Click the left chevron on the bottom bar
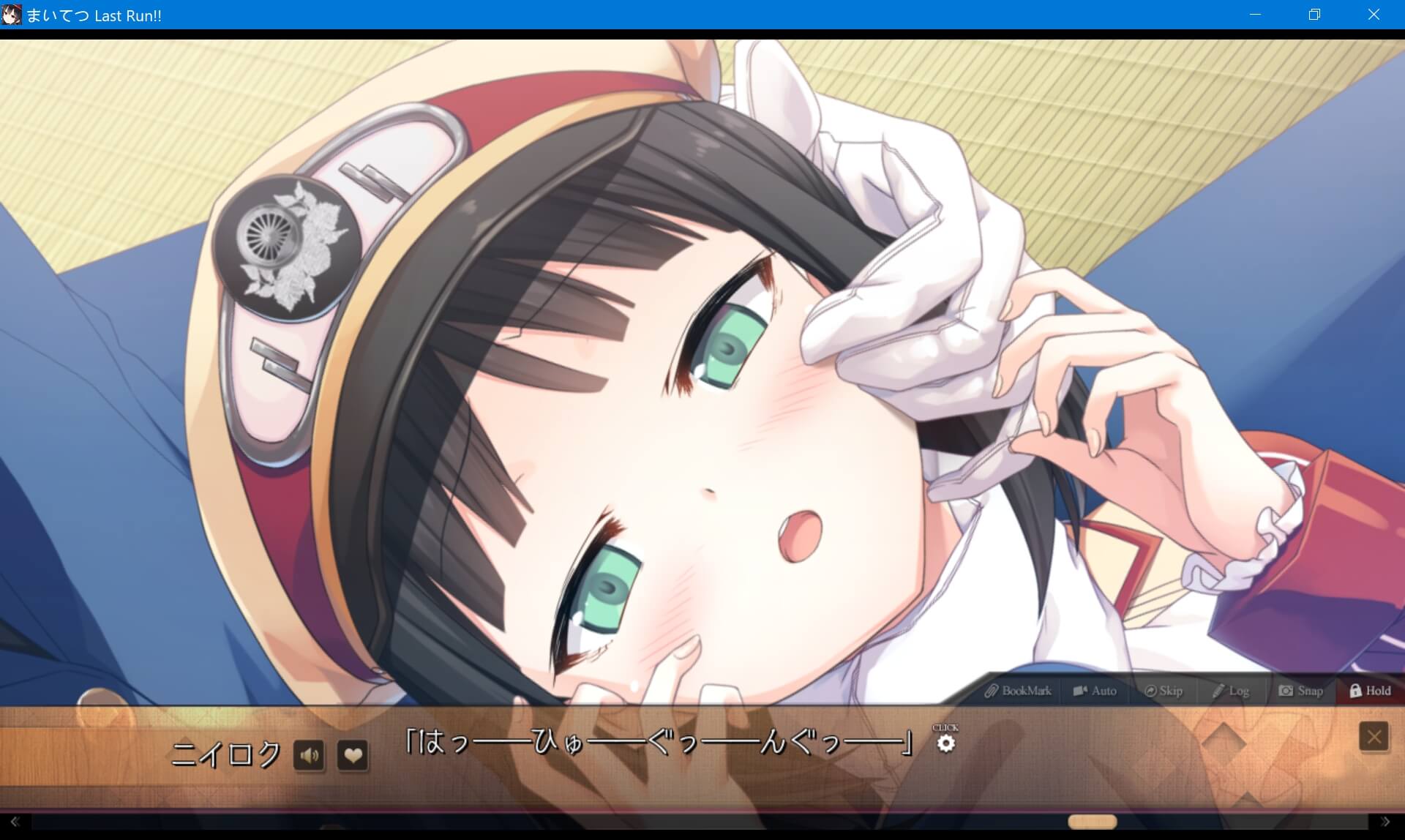The height and width of the screenshot is (840, 1405). [15, 822]
